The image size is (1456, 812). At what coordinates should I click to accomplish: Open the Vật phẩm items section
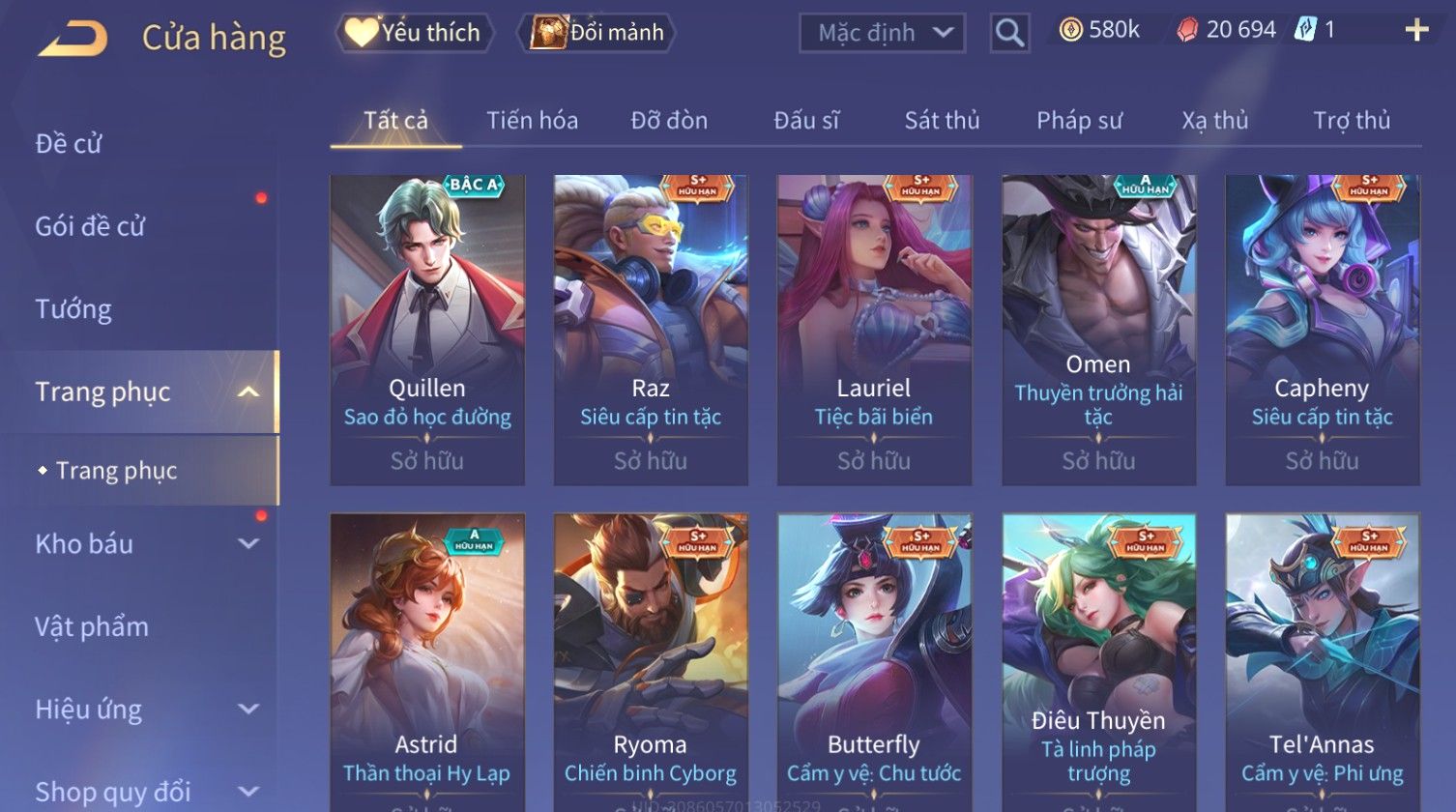(x=92, y=626)
